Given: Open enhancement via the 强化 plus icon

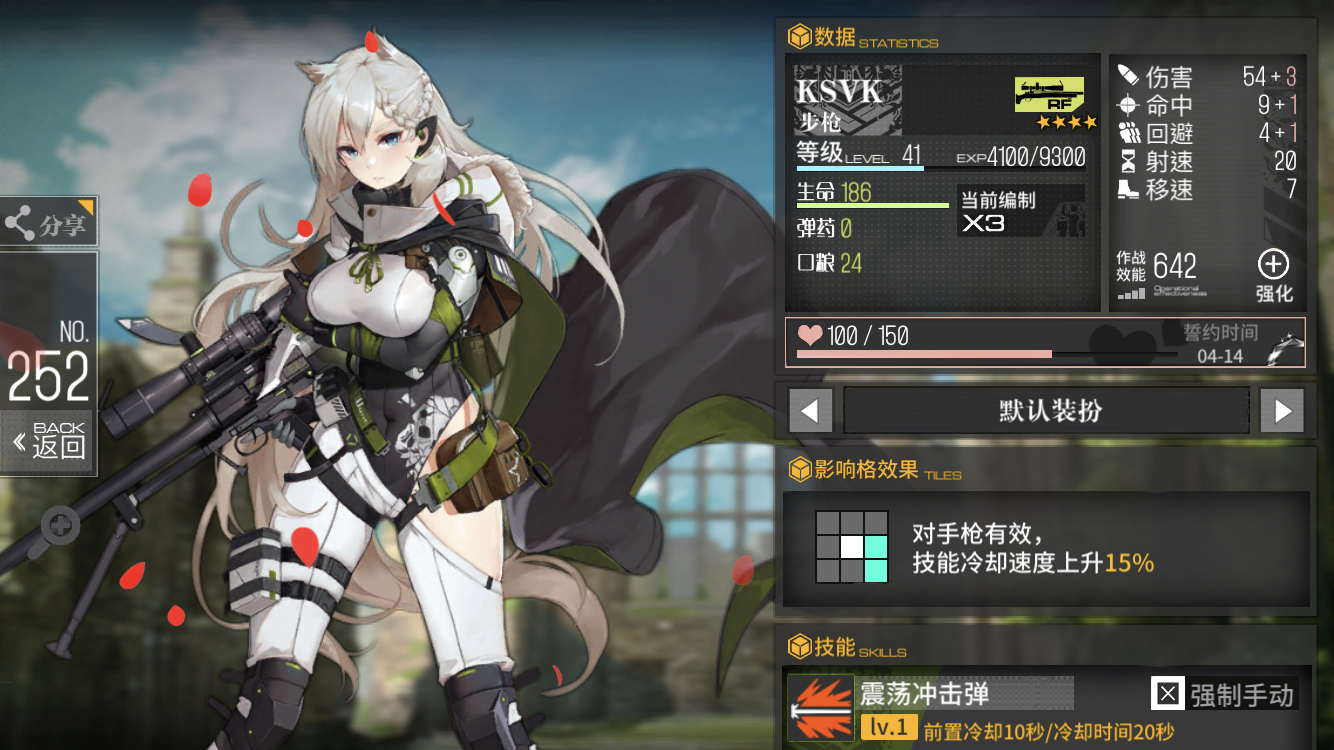Looking at the screenshot, I should (x=1273, y=264).
